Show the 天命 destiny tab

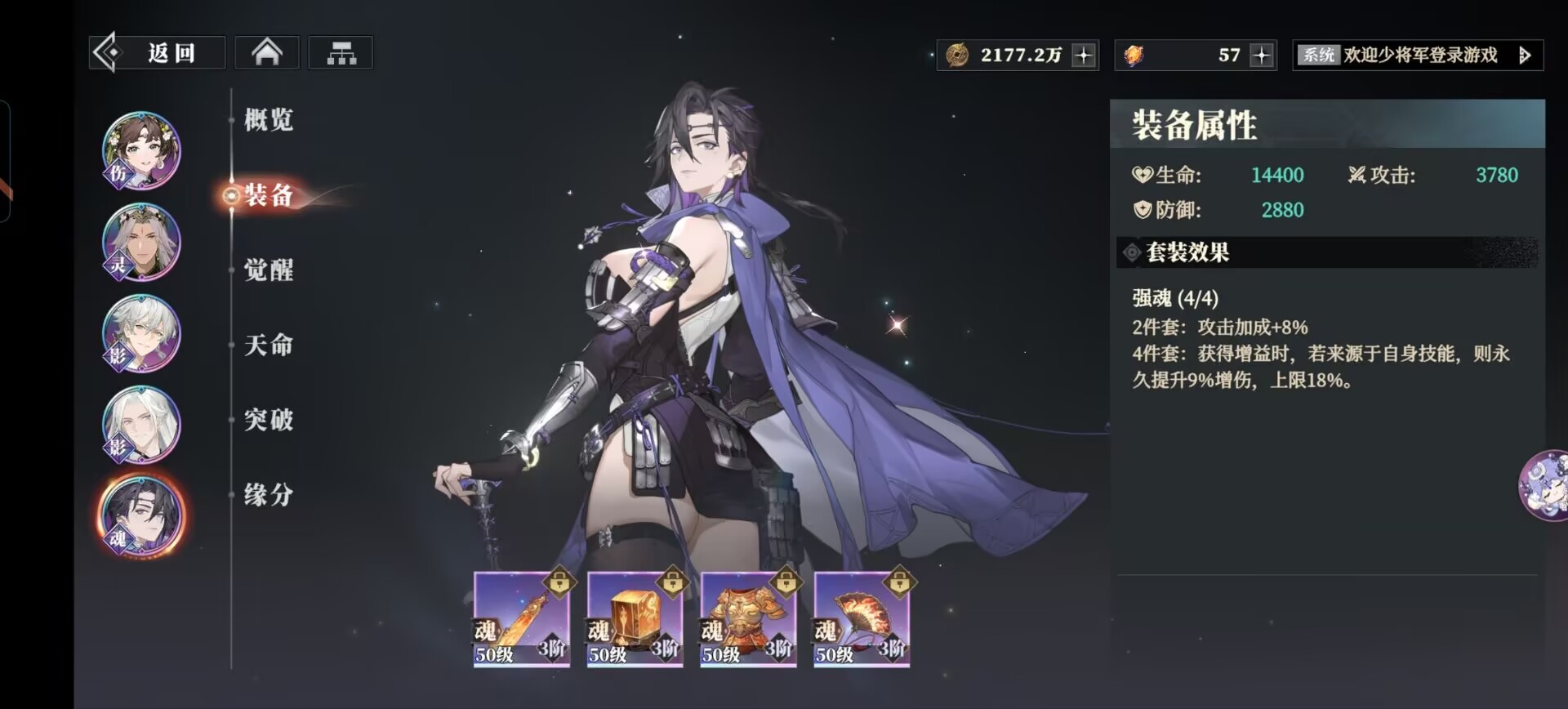coord(269,346)
